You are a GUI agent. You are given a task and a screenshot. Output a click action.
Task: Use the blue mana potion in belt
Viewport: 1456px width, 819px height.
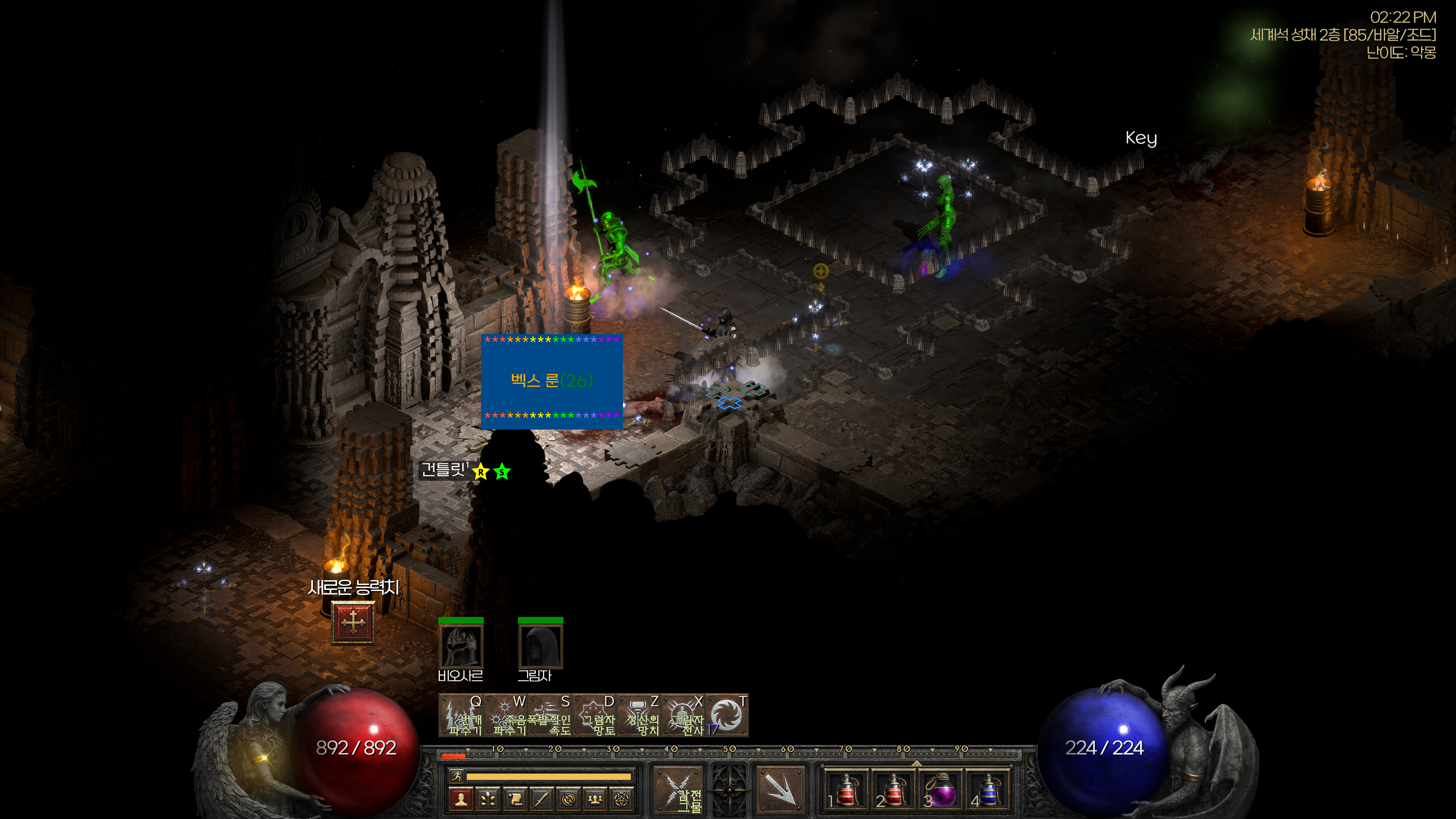988,789
